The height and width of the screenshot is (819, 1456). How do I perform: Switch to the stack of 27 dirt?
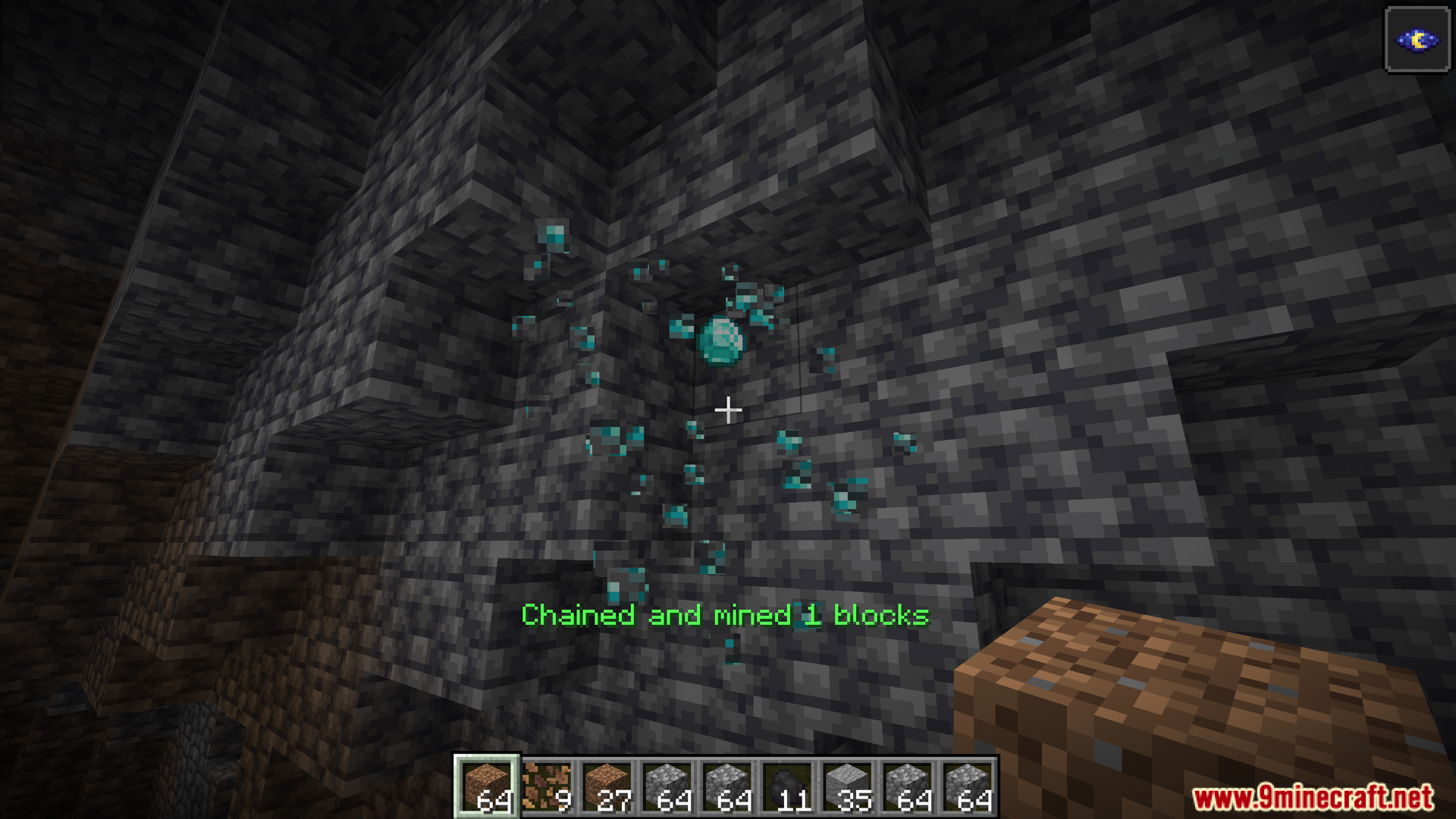[607, 786]
